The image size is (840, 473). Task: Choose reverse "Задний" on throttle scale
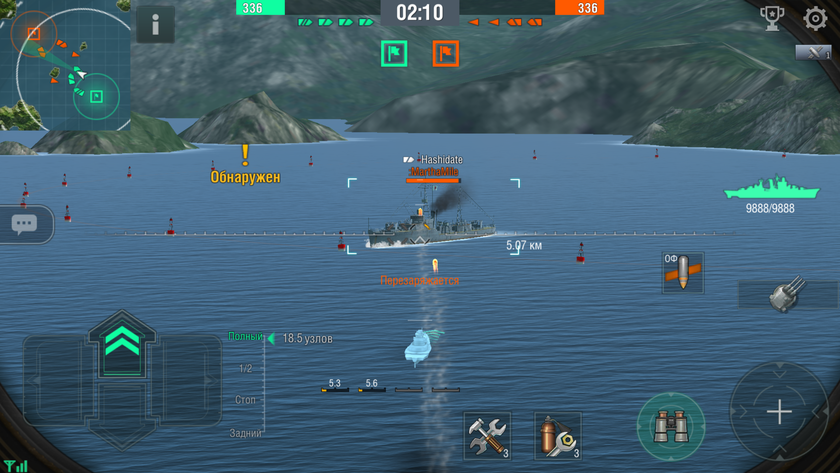tap(245, 433)
